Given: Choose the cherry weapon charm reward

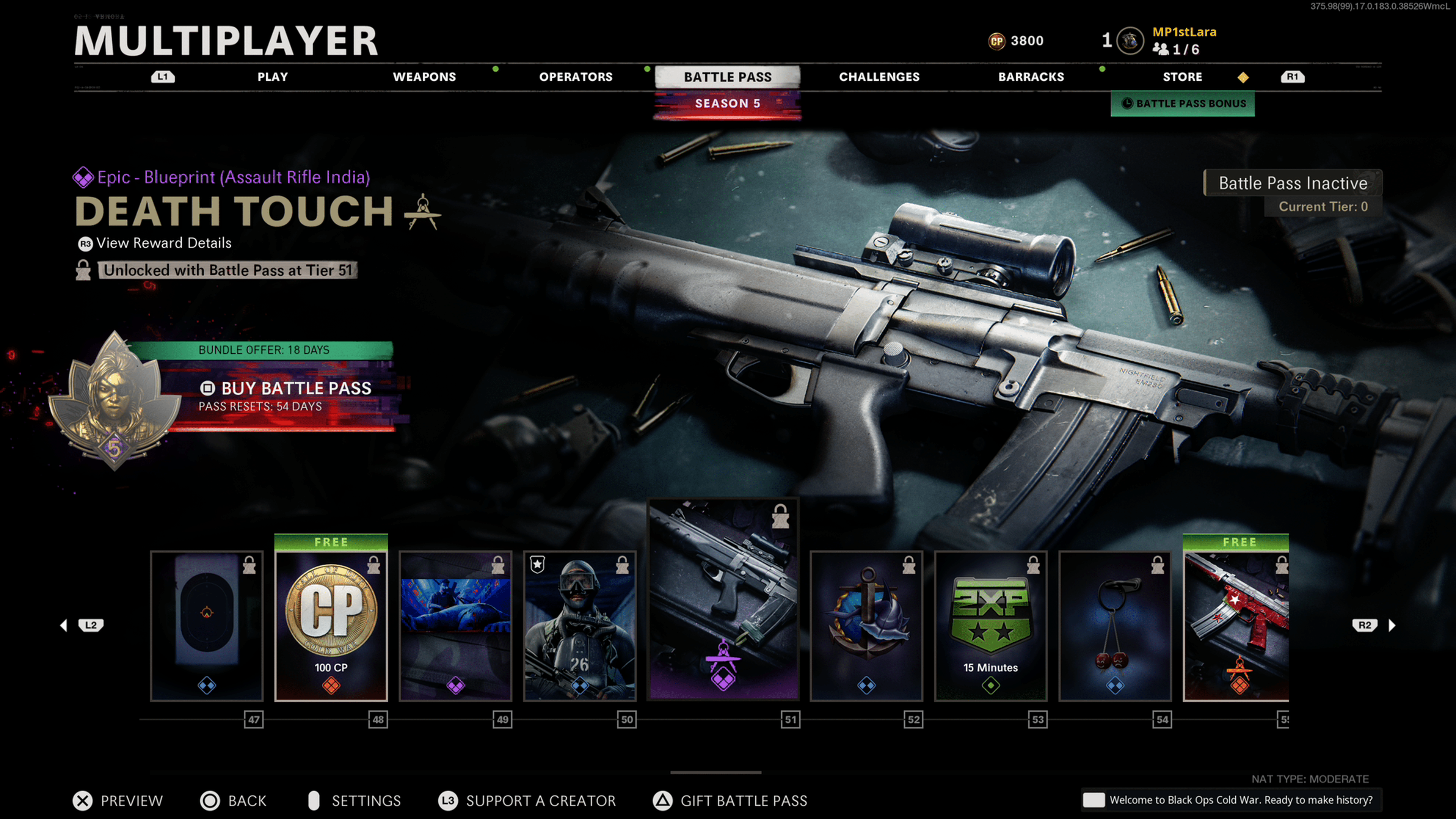Looking at the screenshot, I should pos(1115,626).
